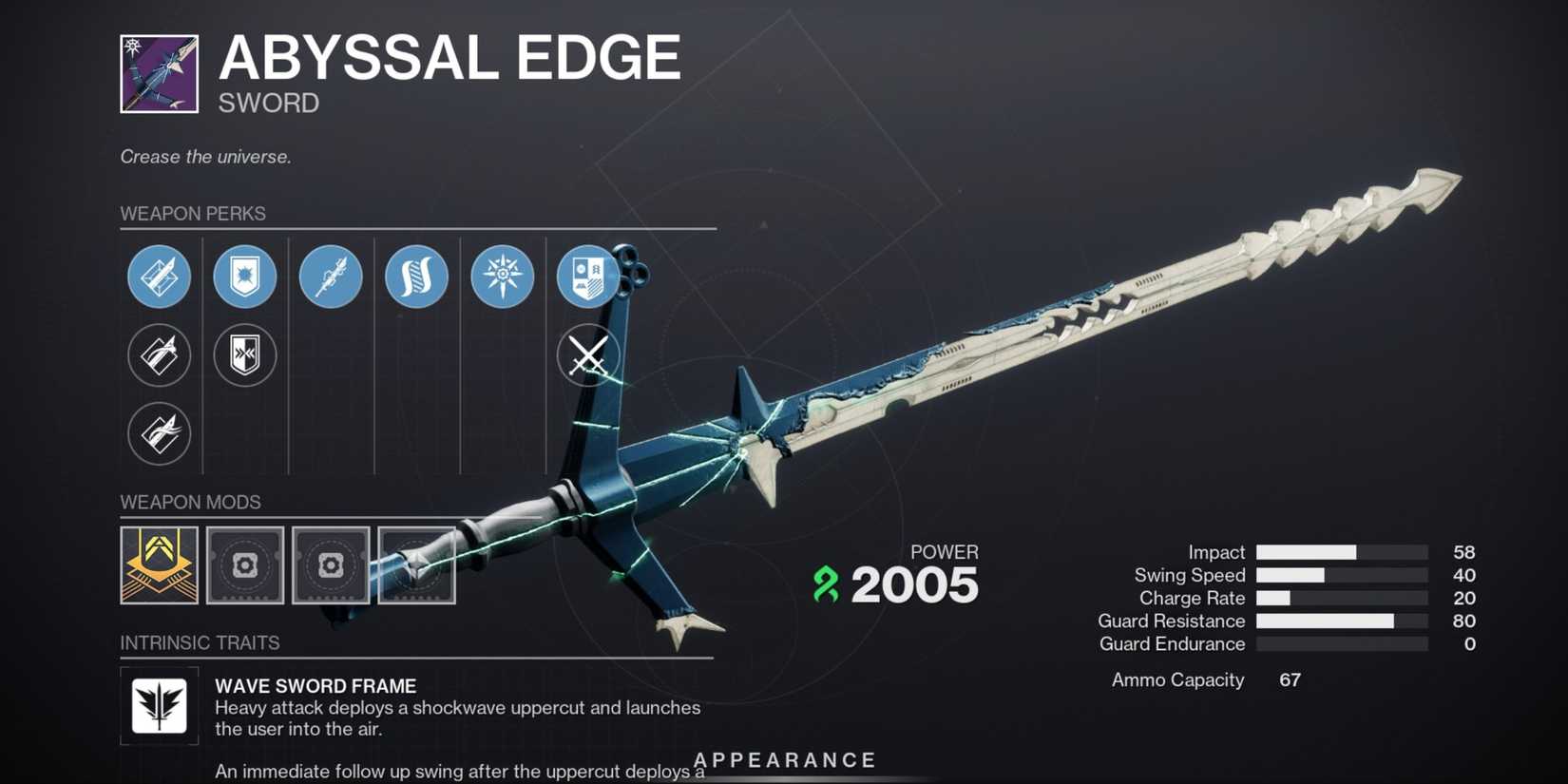Open the shield-shaped guard perk
This screenshot has height=784, width=1568.
click(244, 277)
